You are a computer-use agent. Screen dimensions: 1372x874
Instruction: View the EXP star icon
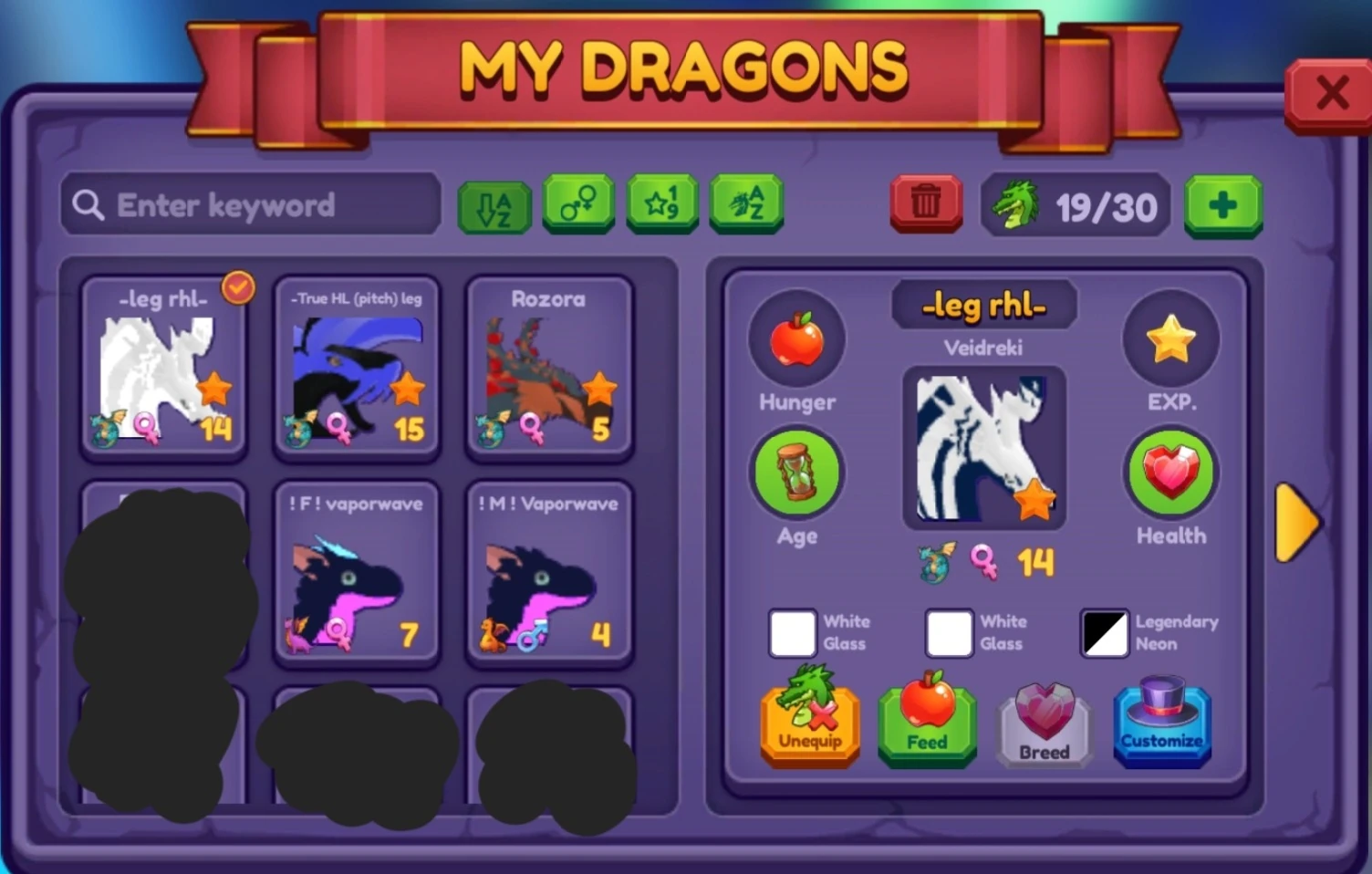click(1171, 338)
